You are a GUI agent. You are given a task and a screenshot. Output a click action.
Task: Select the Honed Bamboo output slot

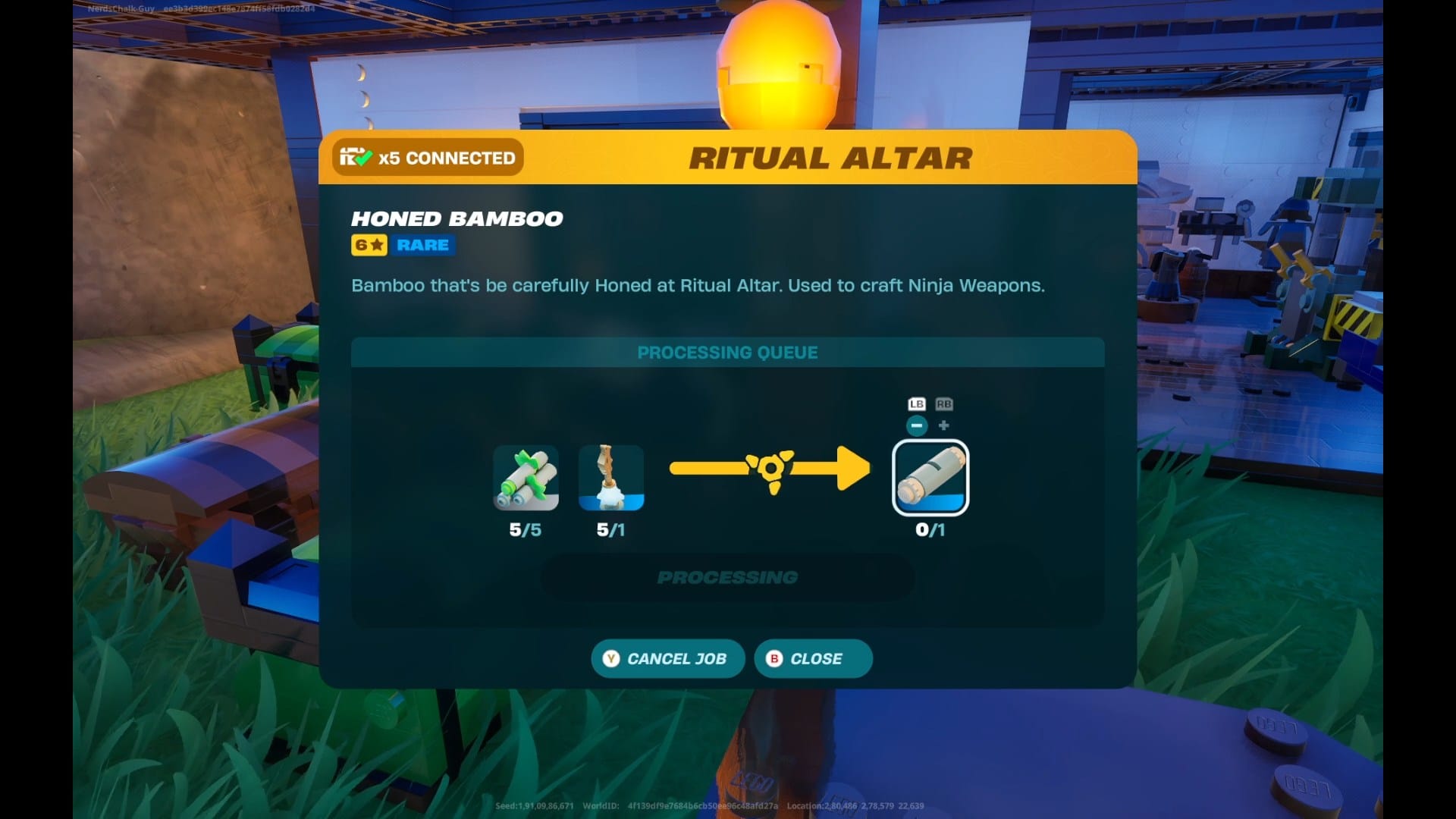pos(930,478)
